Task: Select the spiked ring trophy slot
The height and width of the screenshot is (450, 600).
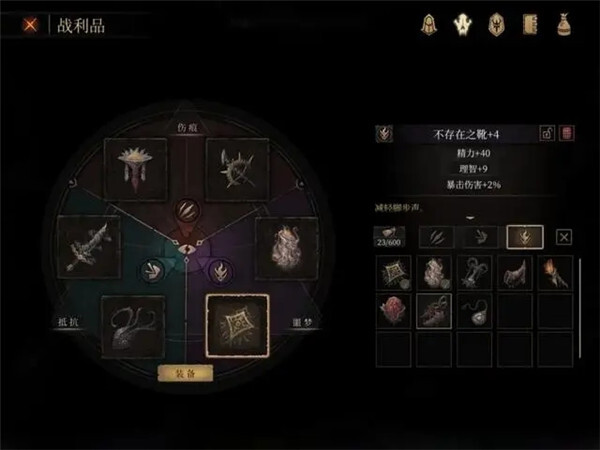Action: 238,166
